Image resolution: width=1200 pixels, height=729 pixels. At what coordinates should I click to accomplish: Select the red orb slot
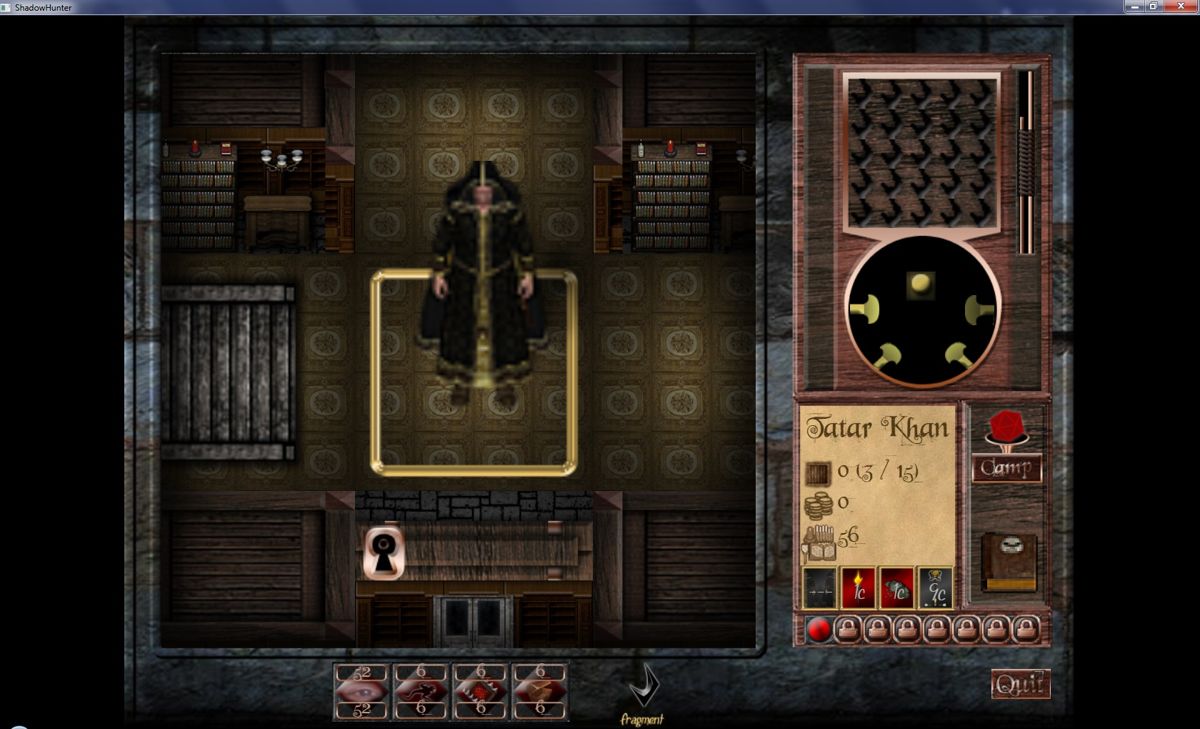click(820, 629)
